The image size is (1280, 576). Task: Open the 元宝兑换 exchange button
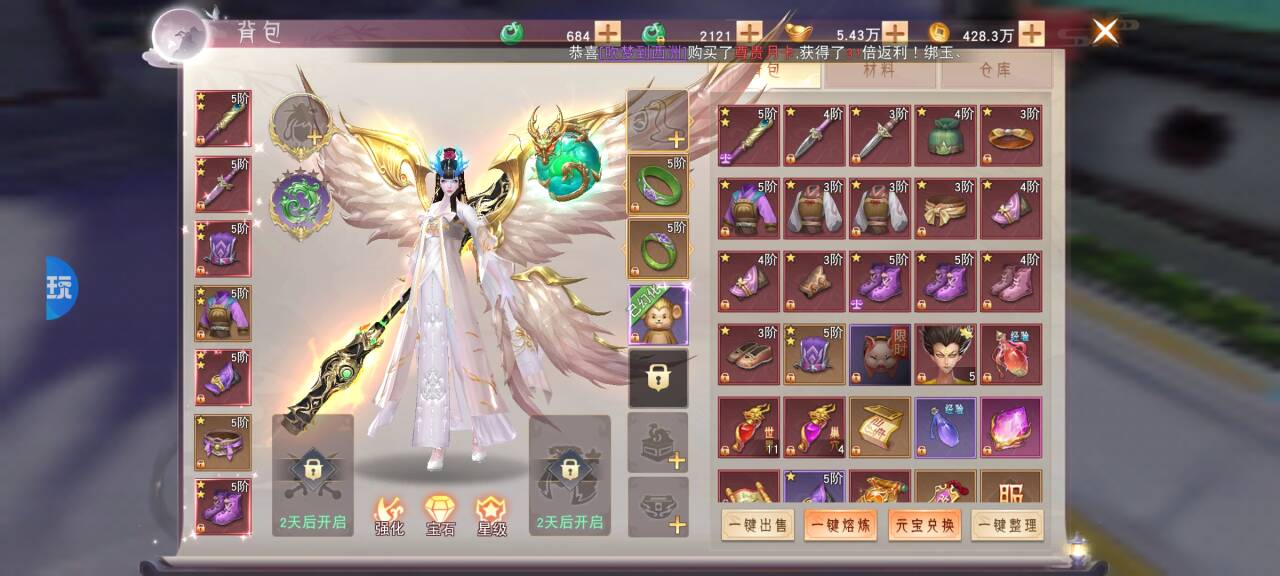[924, 525]
